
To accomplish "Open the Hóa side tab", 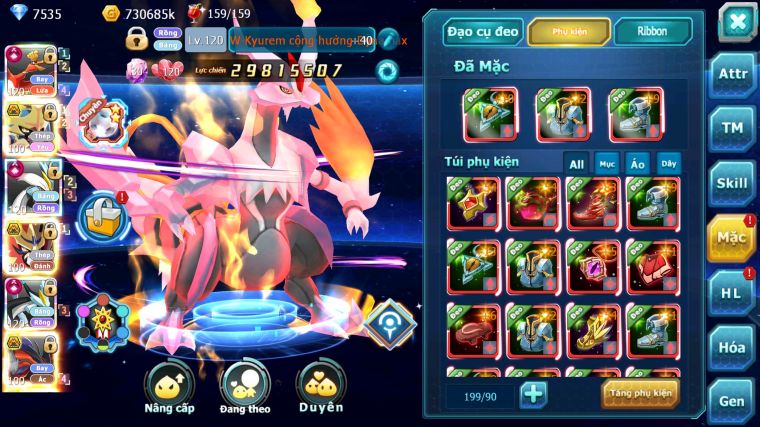I will click(732, 347).
